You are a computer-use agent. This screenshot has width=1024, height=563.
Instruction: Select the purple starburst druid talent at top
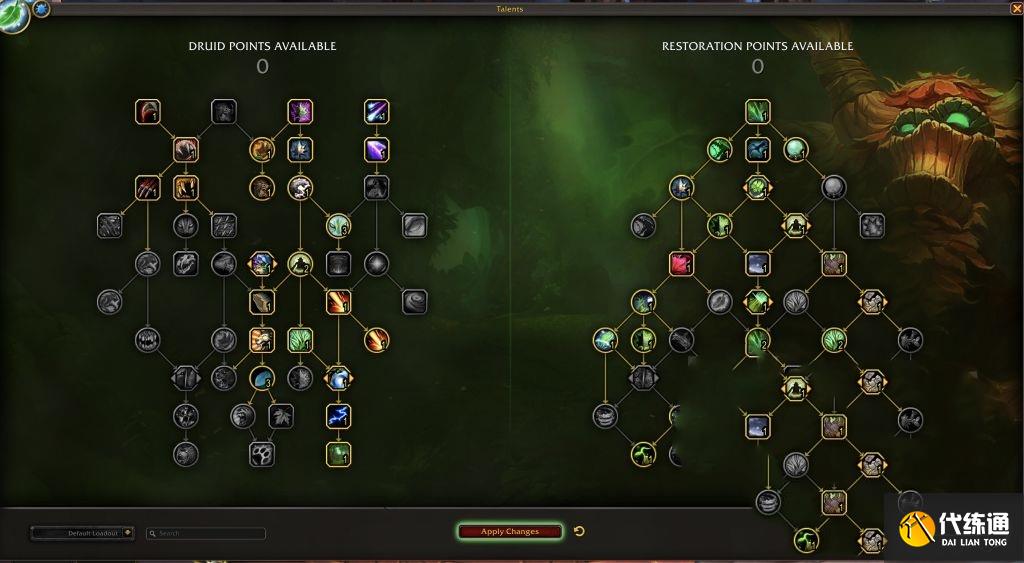(x=300, y=111)
